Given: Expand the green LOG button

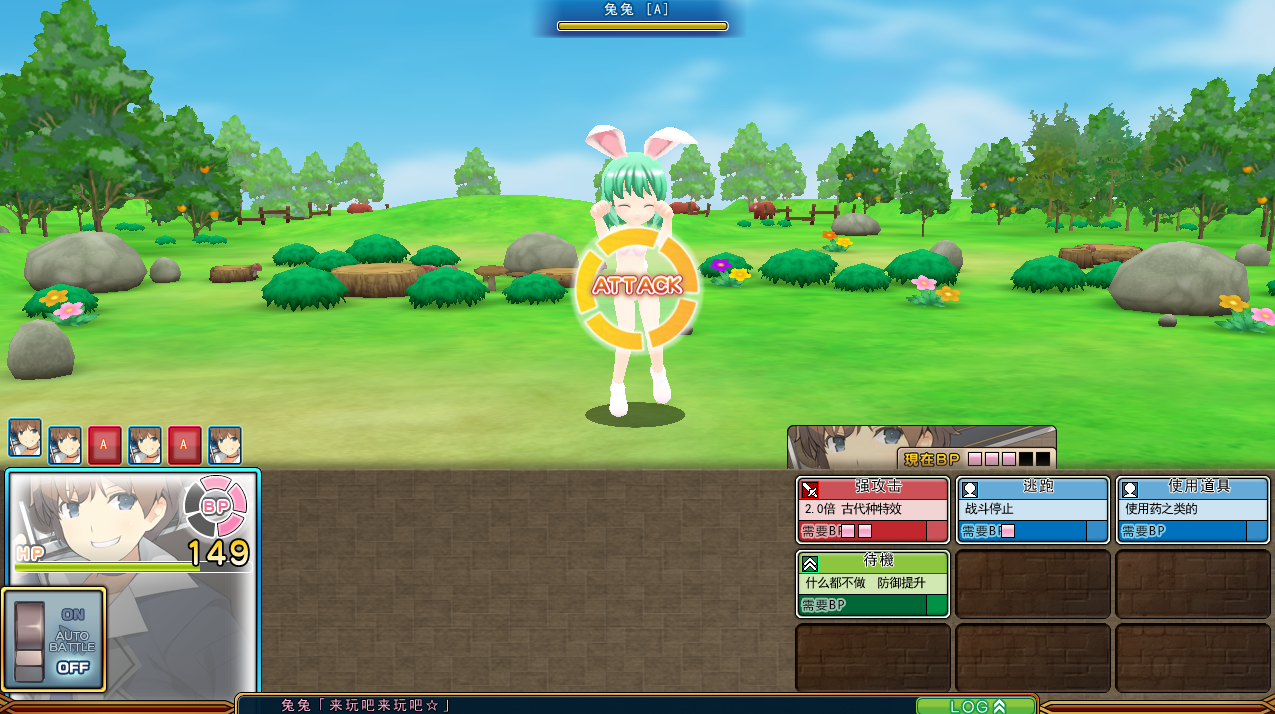Looking at the screenshot, I should pos(976,706).
